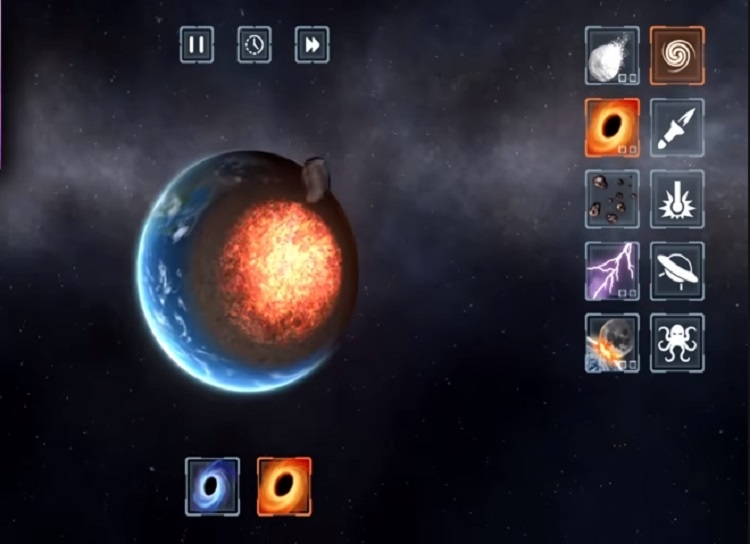Select the blue black hole variant
The image size is (750, 544).
(x=212, y=487)
